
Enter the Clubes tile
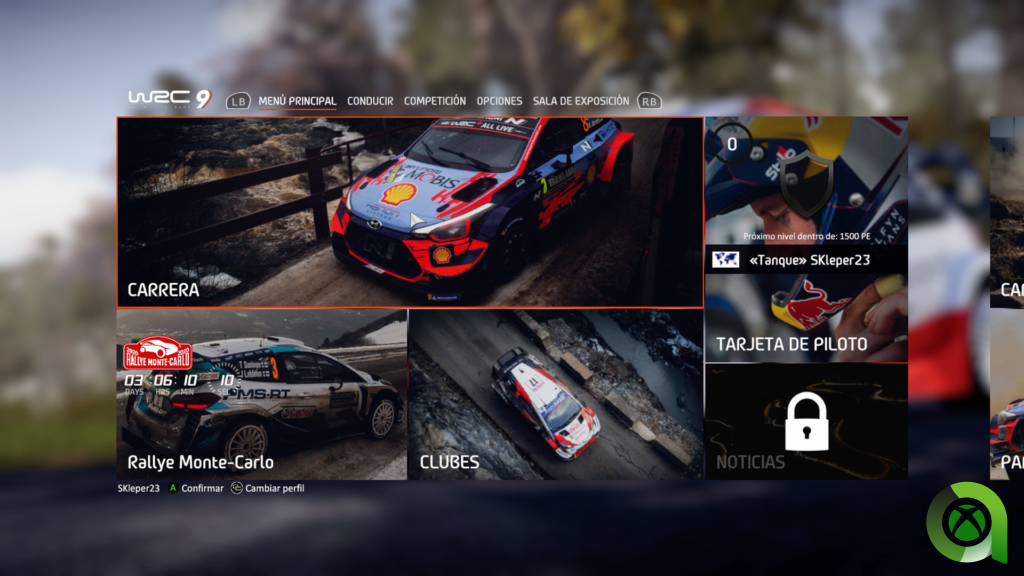click(x=556, y=395)
